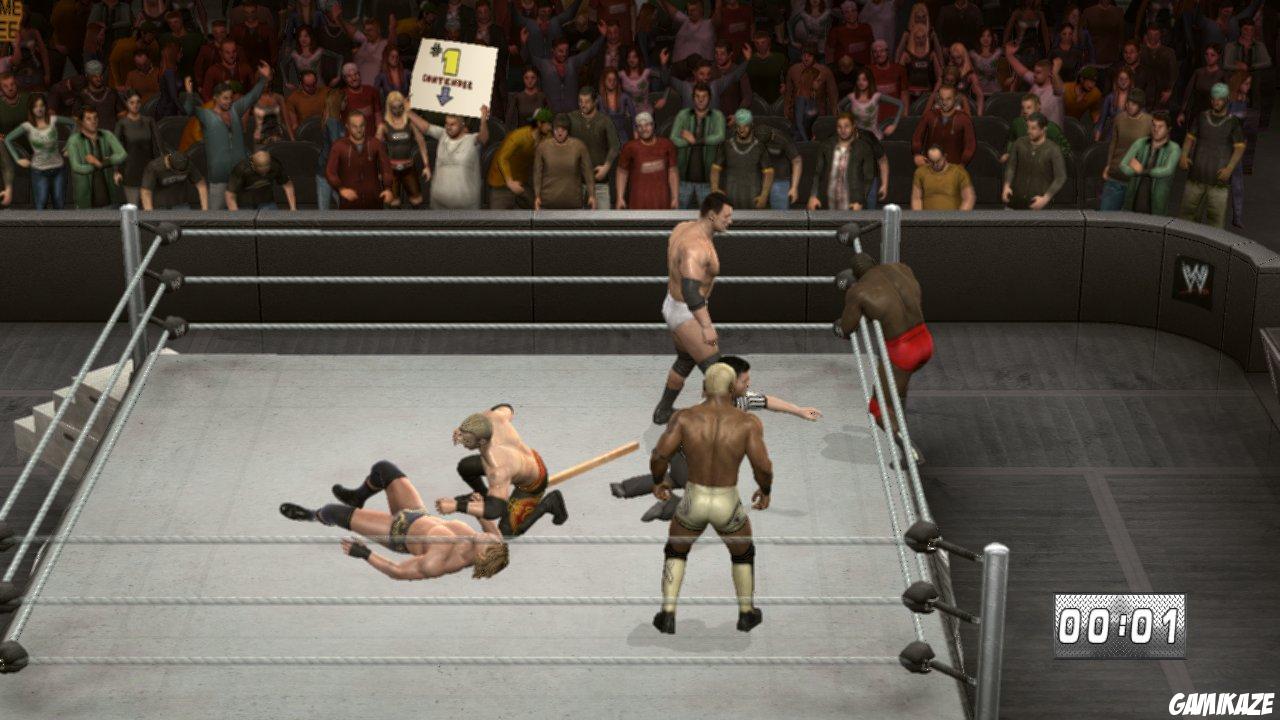Select the wrestler in gold trunks facing away
The image size is (1280, 720).
click(x=710, y=500)
